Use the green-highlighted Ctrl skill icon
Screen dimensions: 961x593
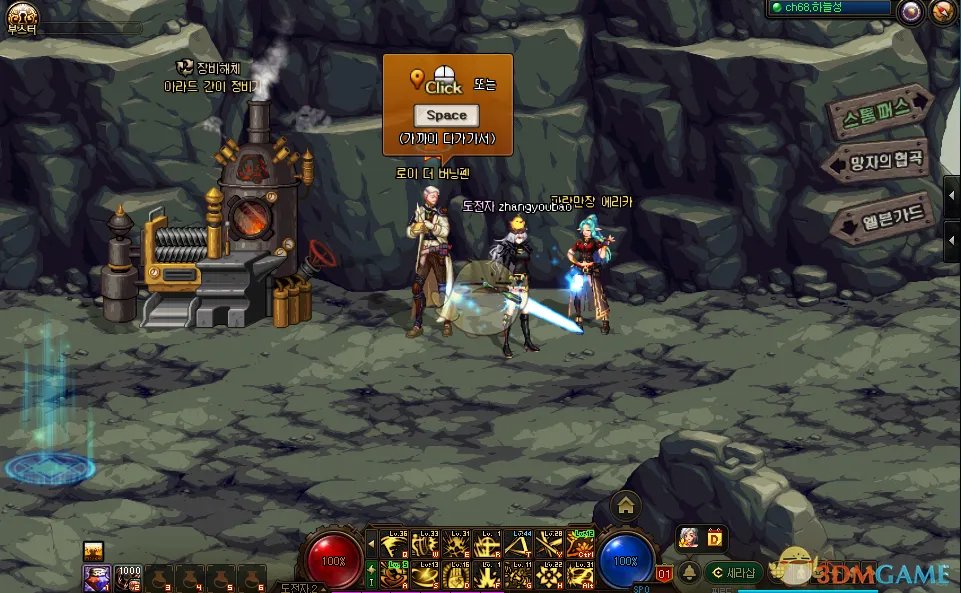pos(579,544)
